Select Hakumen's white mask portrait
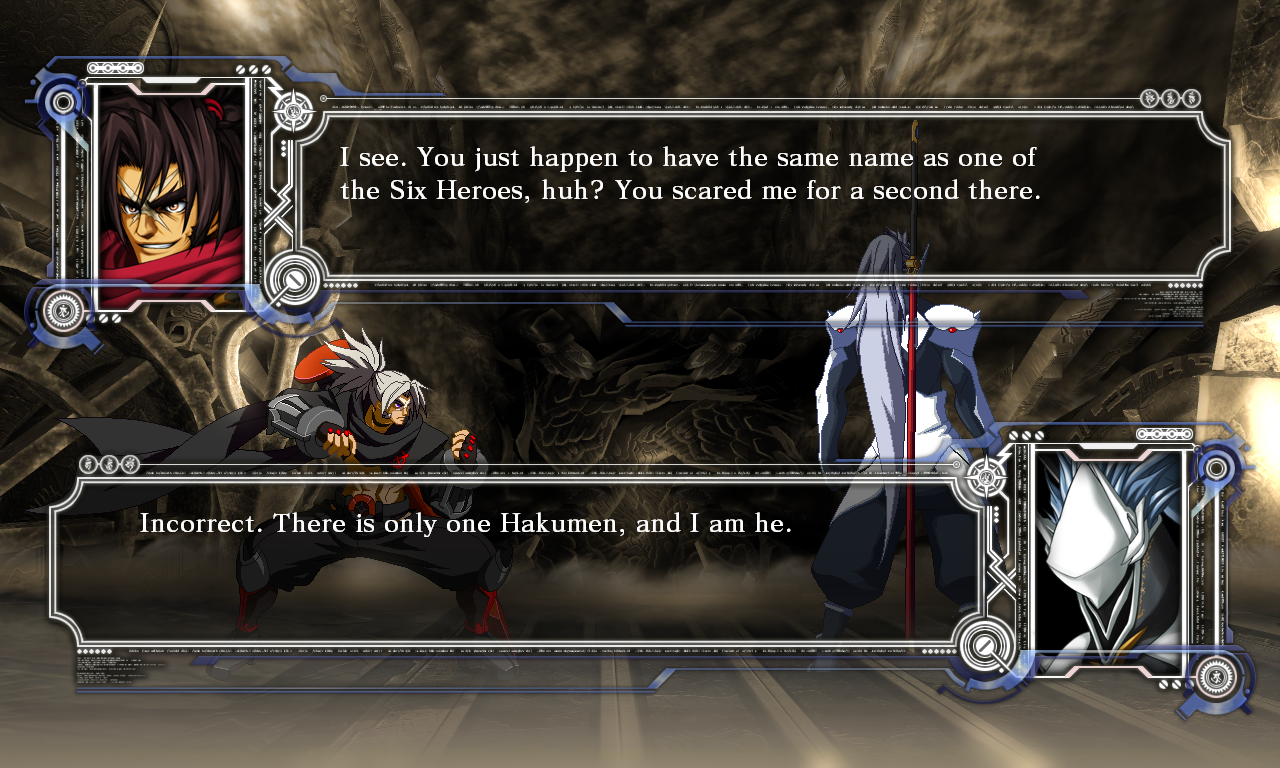 pos(1108,558)
